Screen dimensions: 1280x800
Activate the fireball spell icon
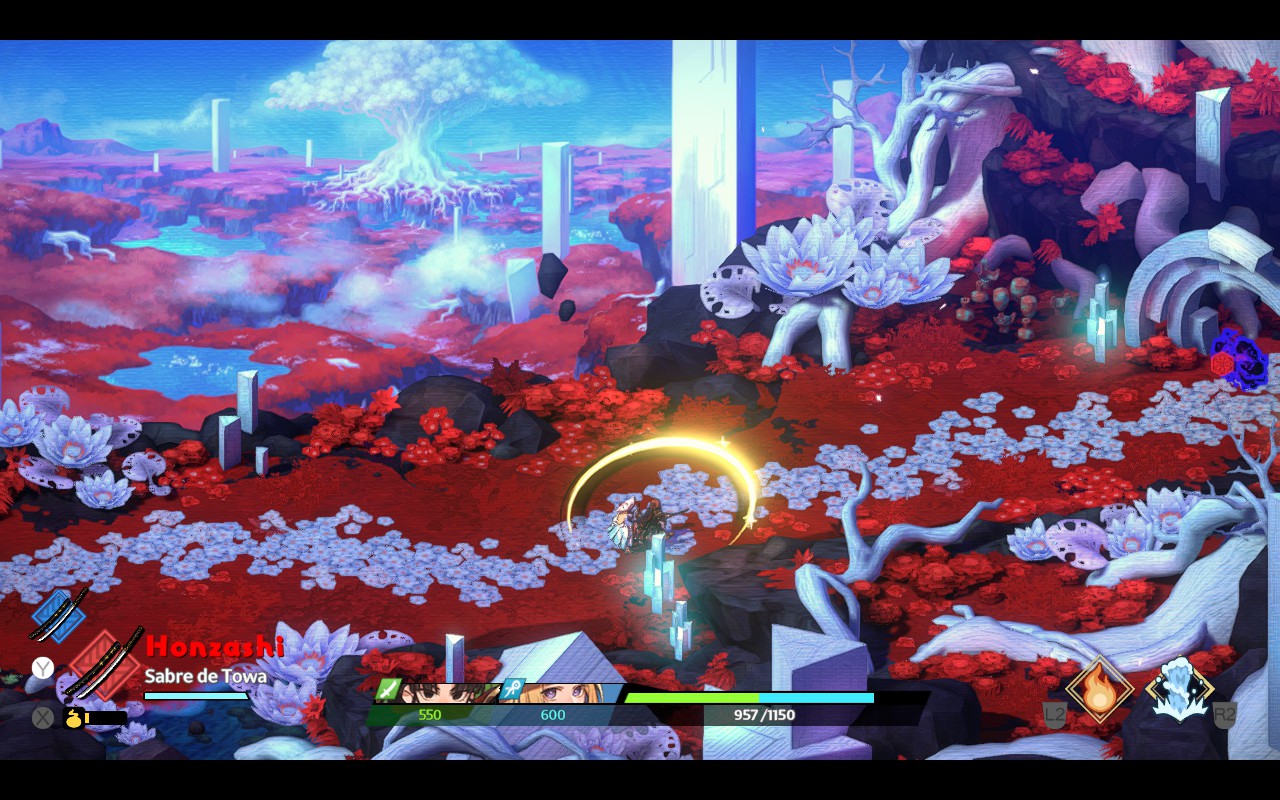pos(1099,689)
